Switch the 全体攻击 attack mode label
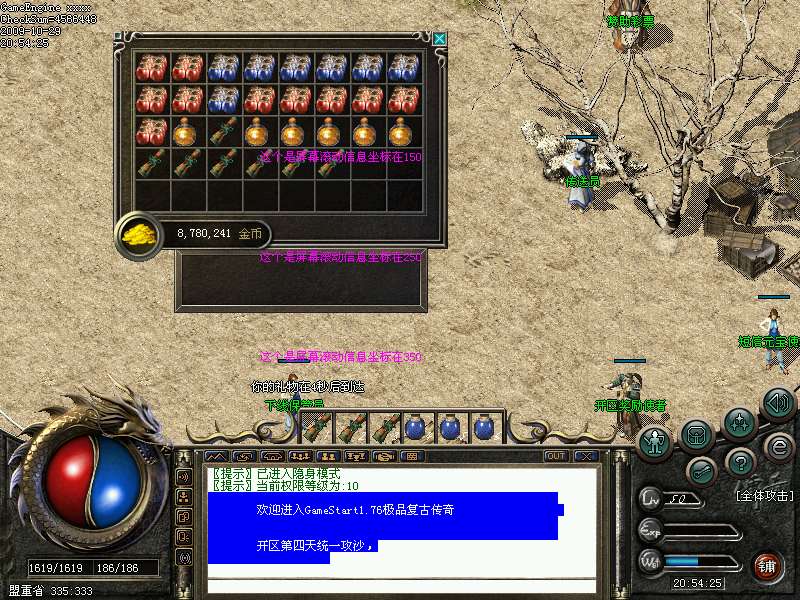Viewport: 800px width, 600px height. pos(764,496)
